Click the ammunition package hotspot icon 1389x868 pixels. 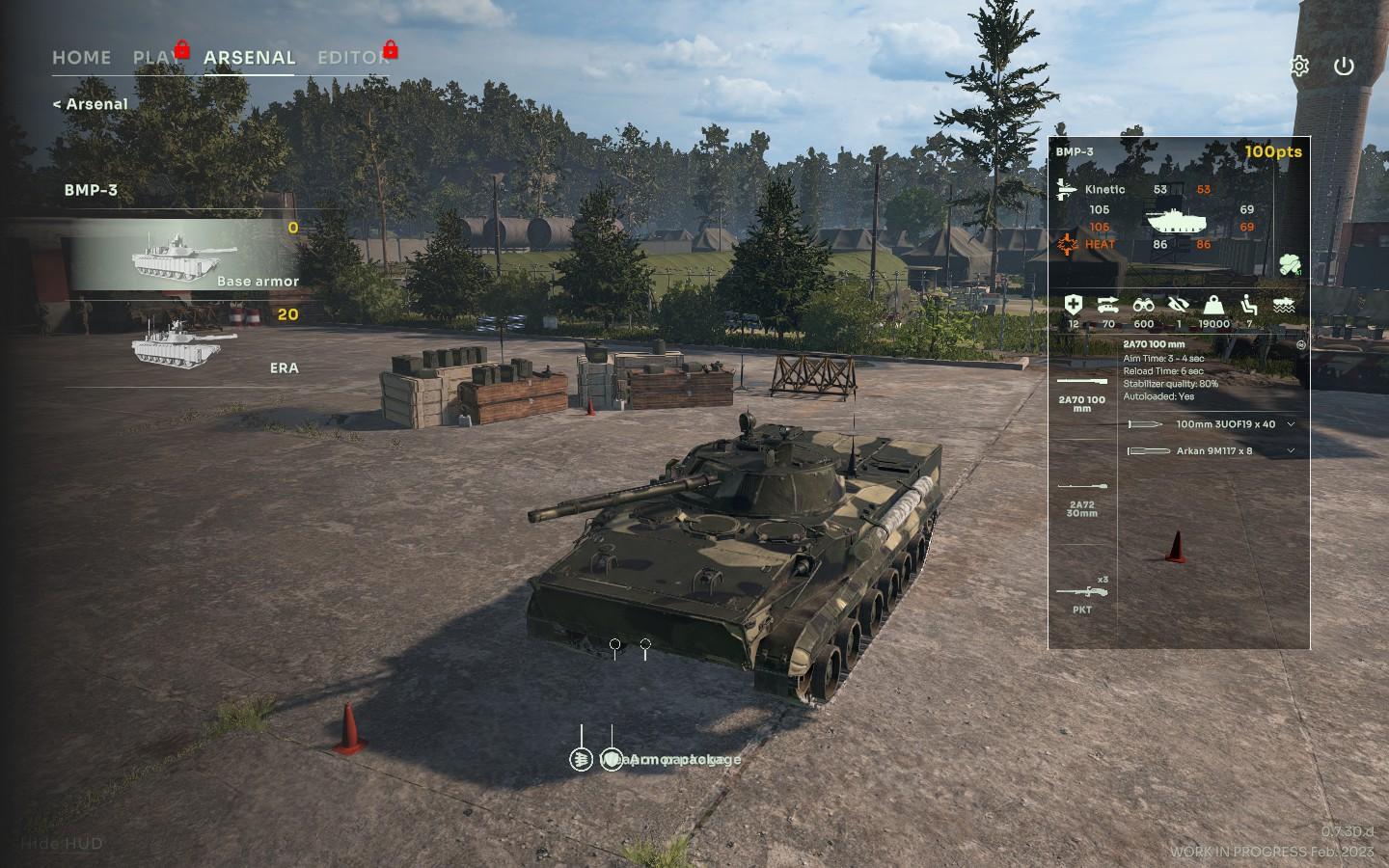(581, 760)
